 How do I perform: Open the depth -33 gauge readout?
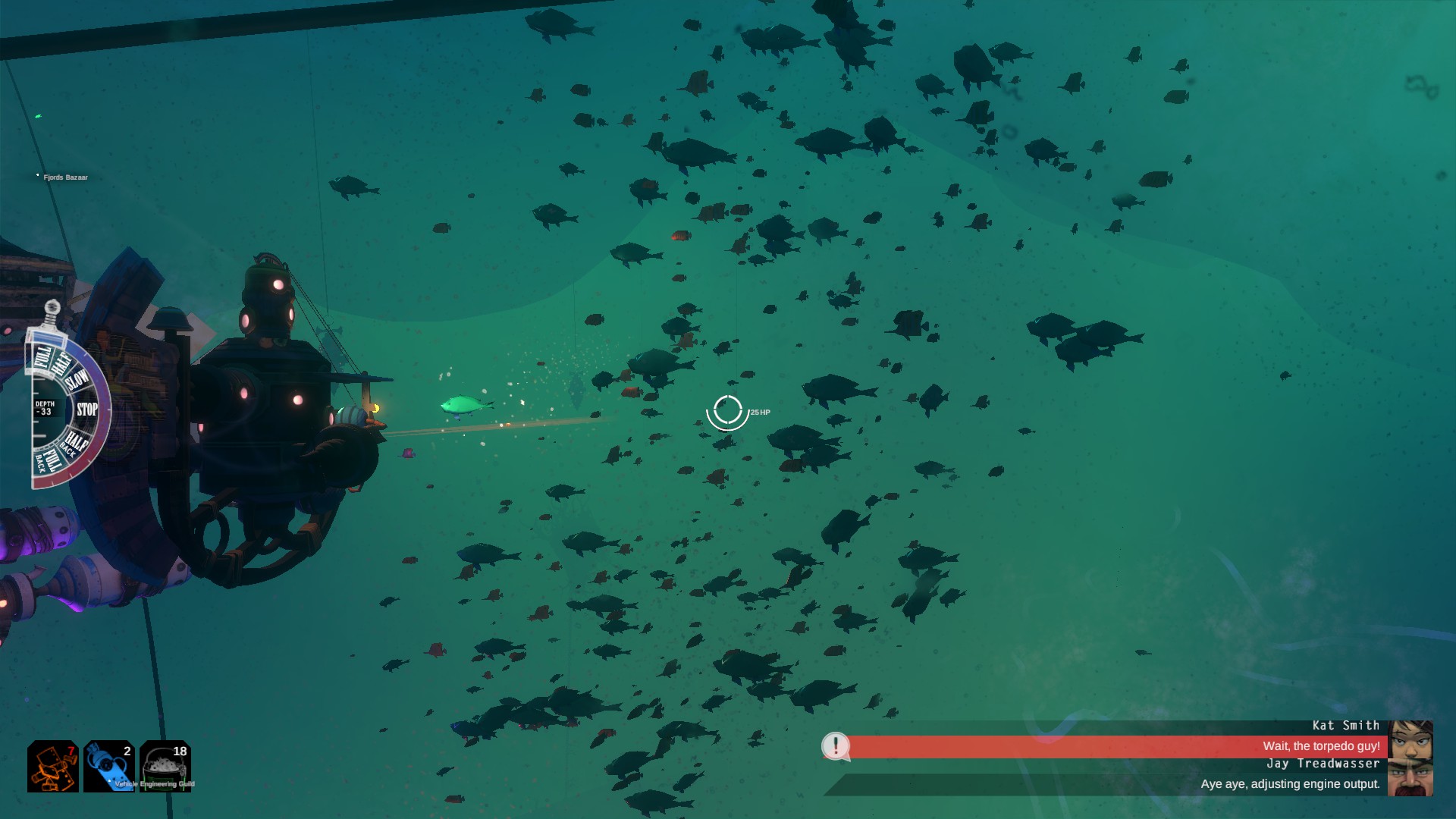point(45,406)
